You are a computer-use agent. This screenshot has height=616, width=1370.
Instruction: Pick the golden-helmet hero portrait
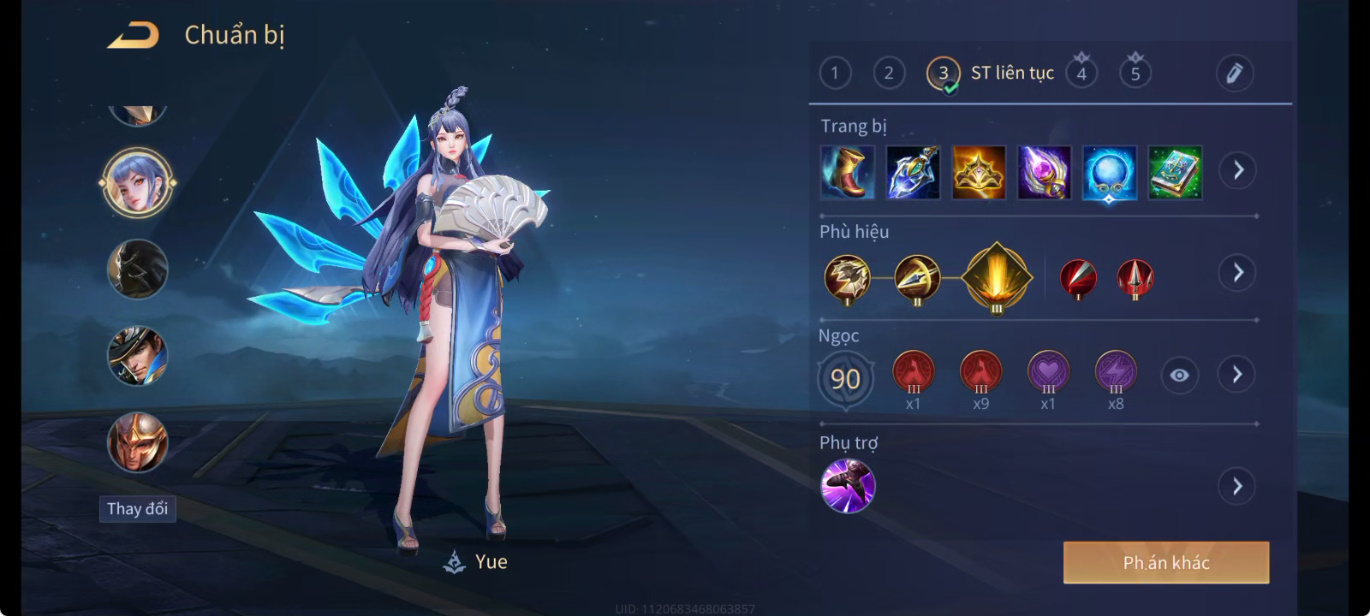click(138, 442)
